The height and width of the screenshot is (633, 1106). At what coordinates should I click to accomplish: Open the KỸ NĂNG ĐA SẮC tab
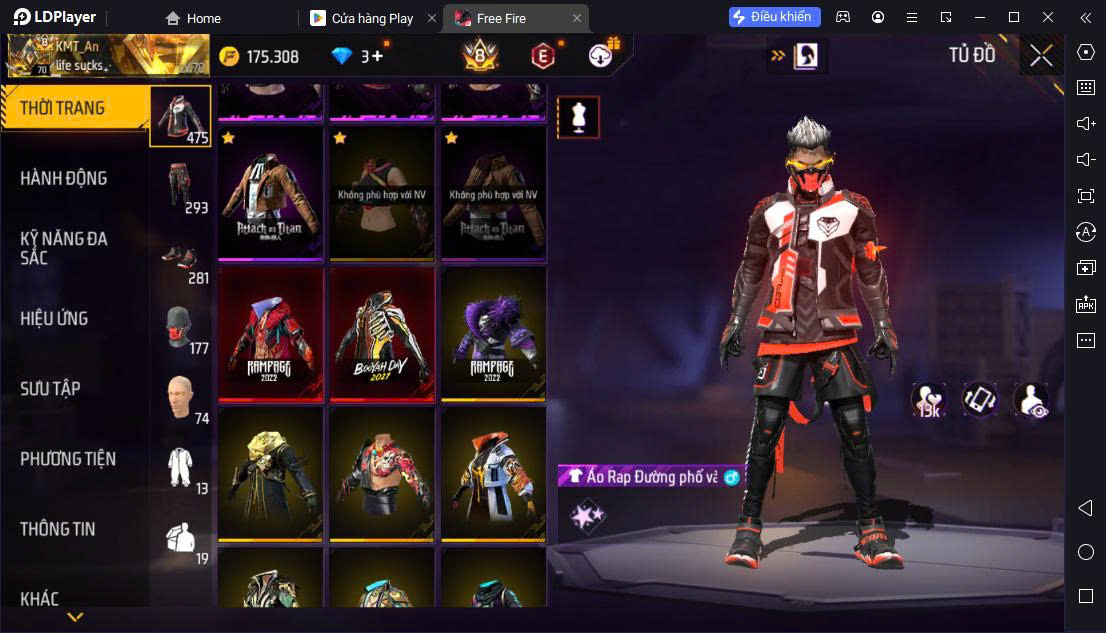[63, 248]
